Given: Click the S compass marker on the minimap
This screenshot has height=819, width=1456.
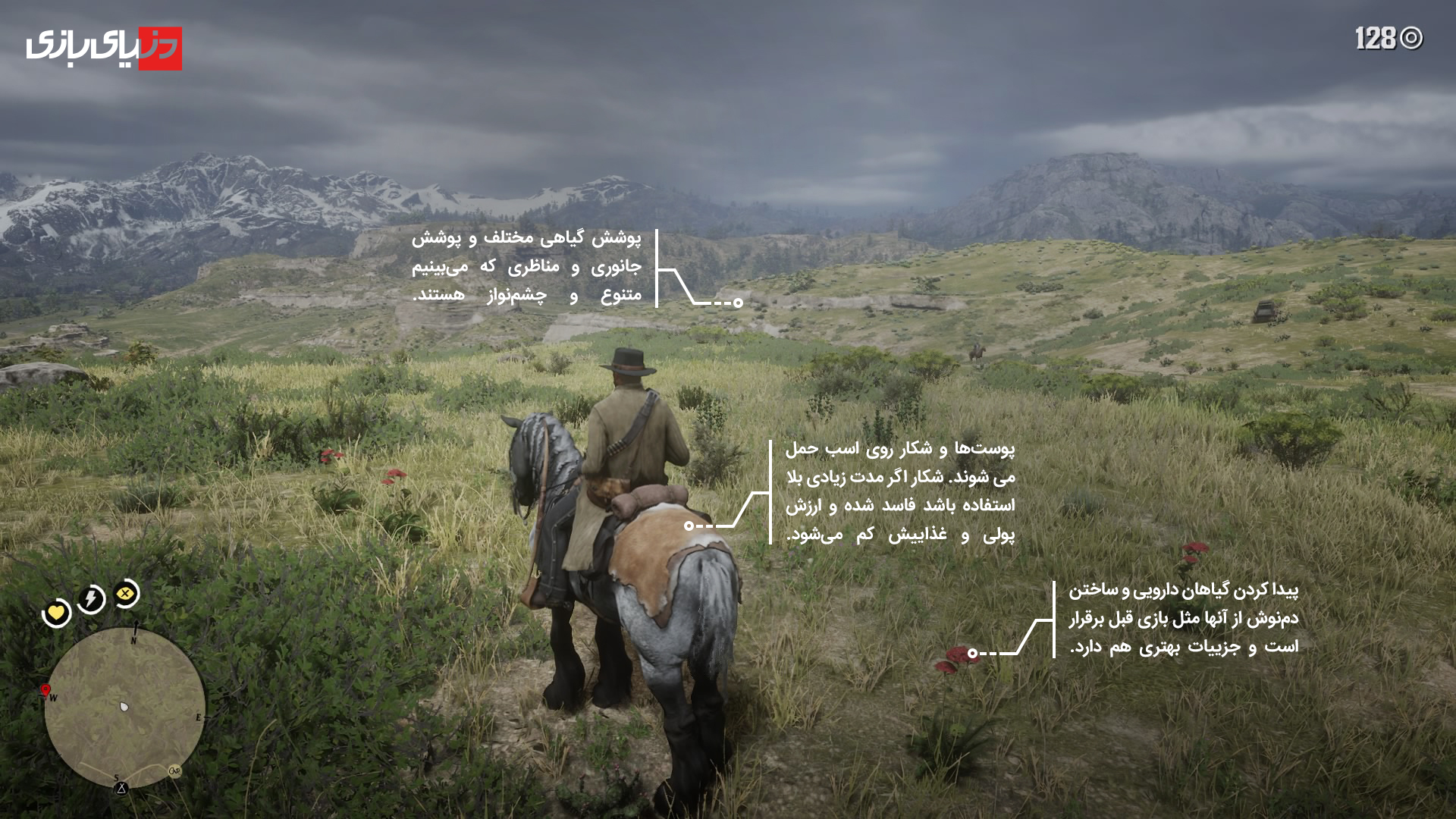Looking at the screenshot, I should [117, 779].
